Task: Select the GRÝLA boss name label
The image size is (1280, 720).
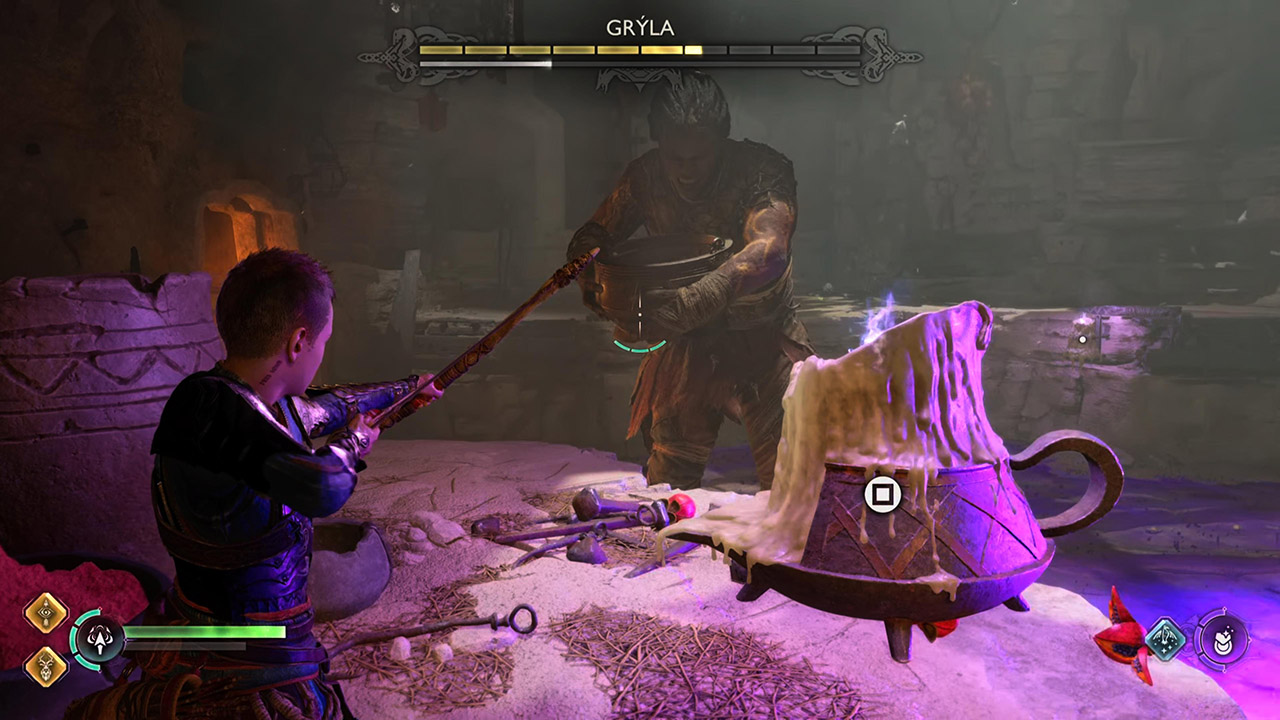Action: point(640,29)
